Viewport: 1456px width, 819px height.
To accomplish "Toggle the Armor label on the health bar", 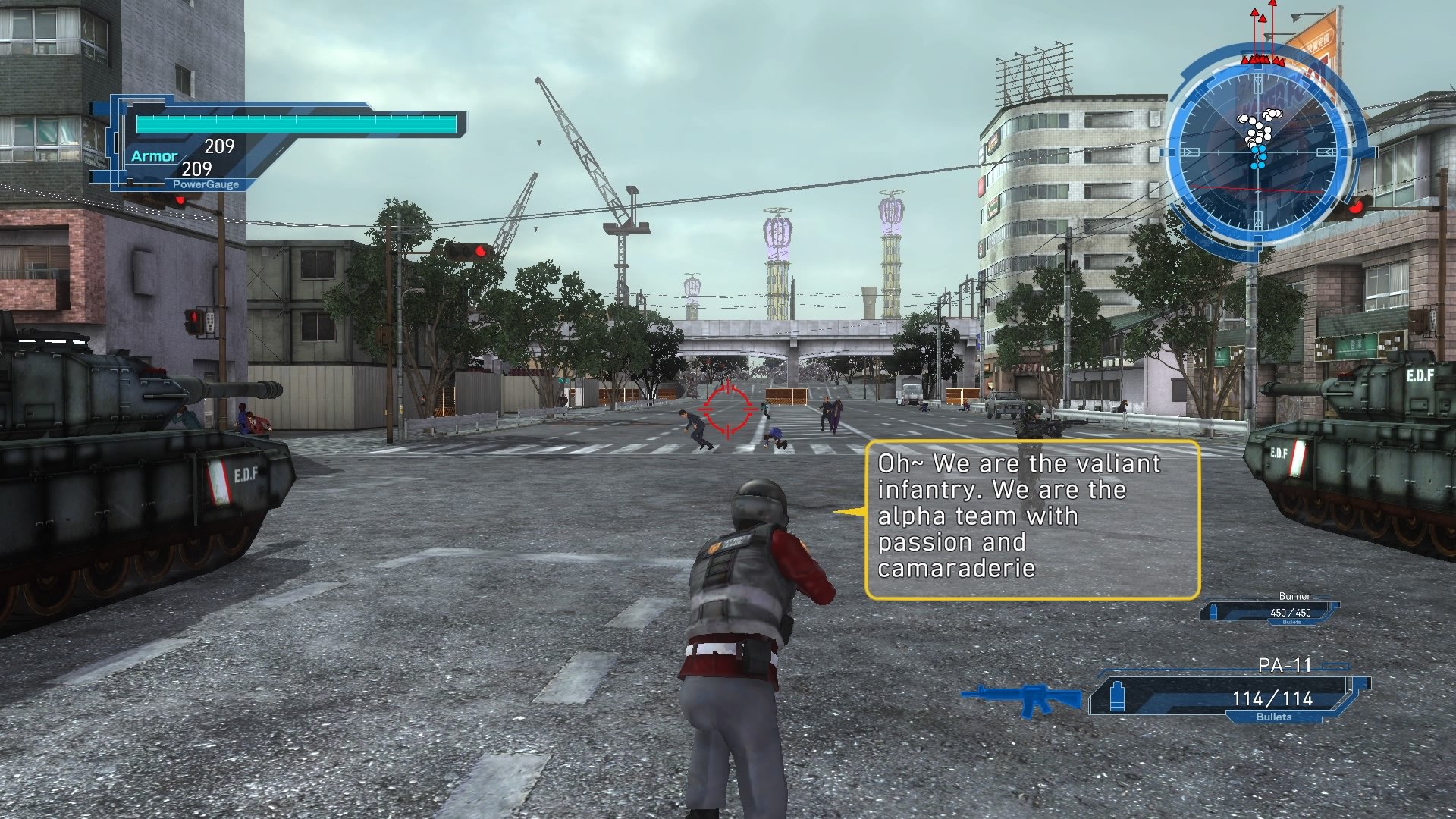I will 154,156.
